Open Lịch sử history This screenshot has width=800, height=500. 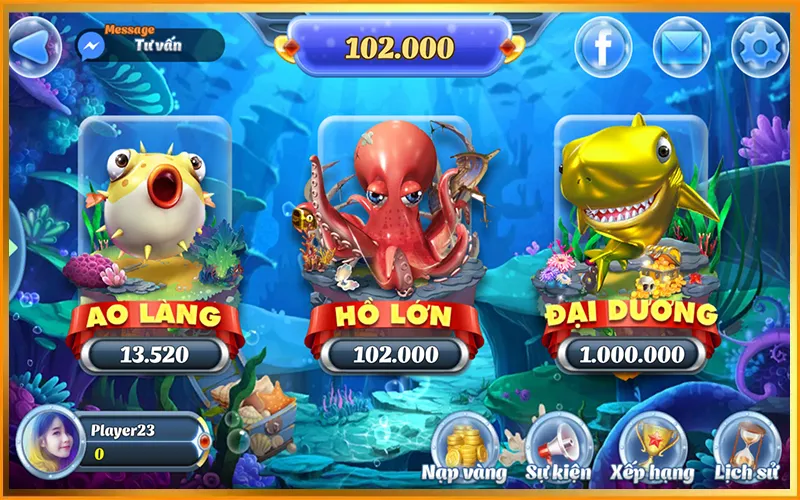coord(745,445)
